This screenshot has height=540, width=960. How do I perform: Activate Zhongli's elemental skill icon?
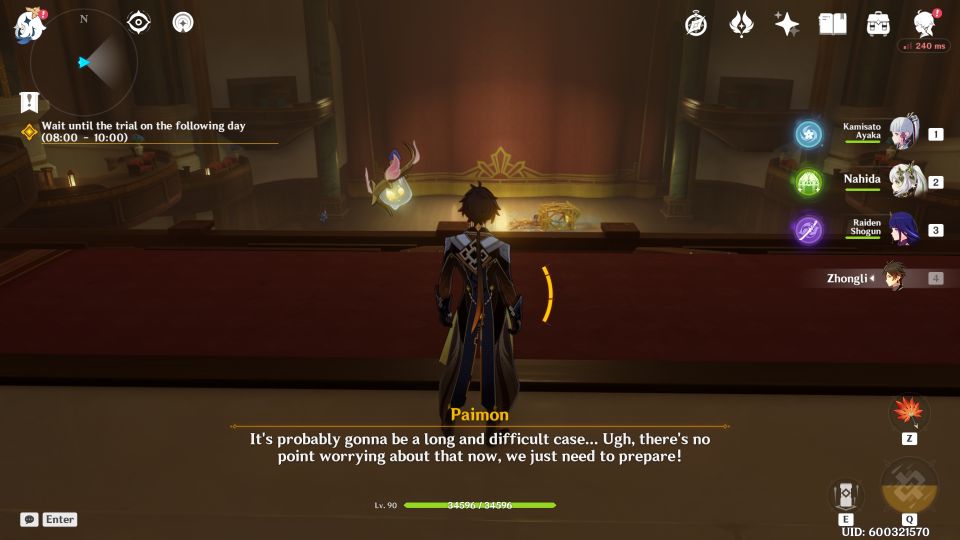point(845,495)
